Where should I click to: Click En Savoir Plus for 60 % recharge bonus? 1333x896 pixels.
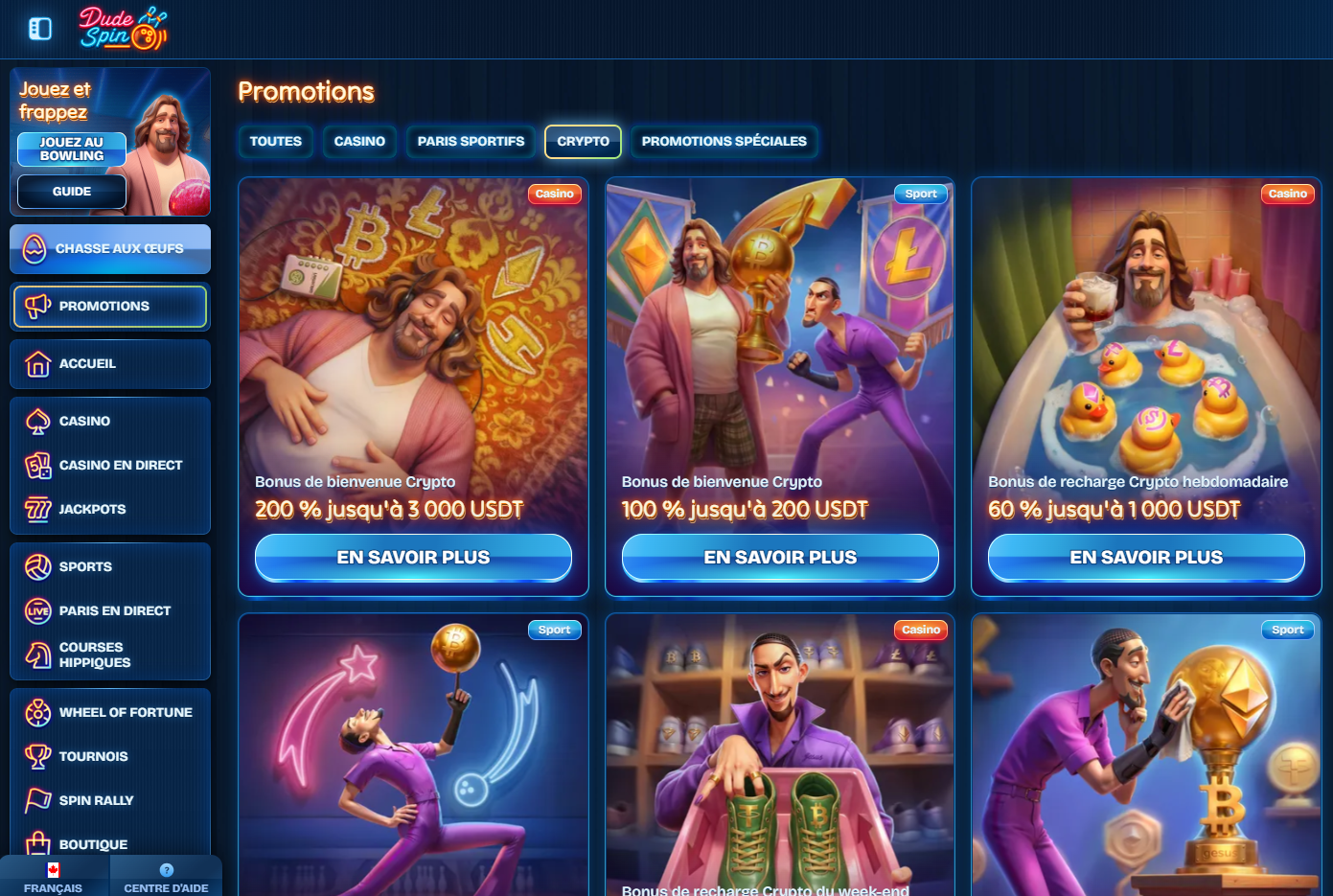click(x=1146, y=558)
